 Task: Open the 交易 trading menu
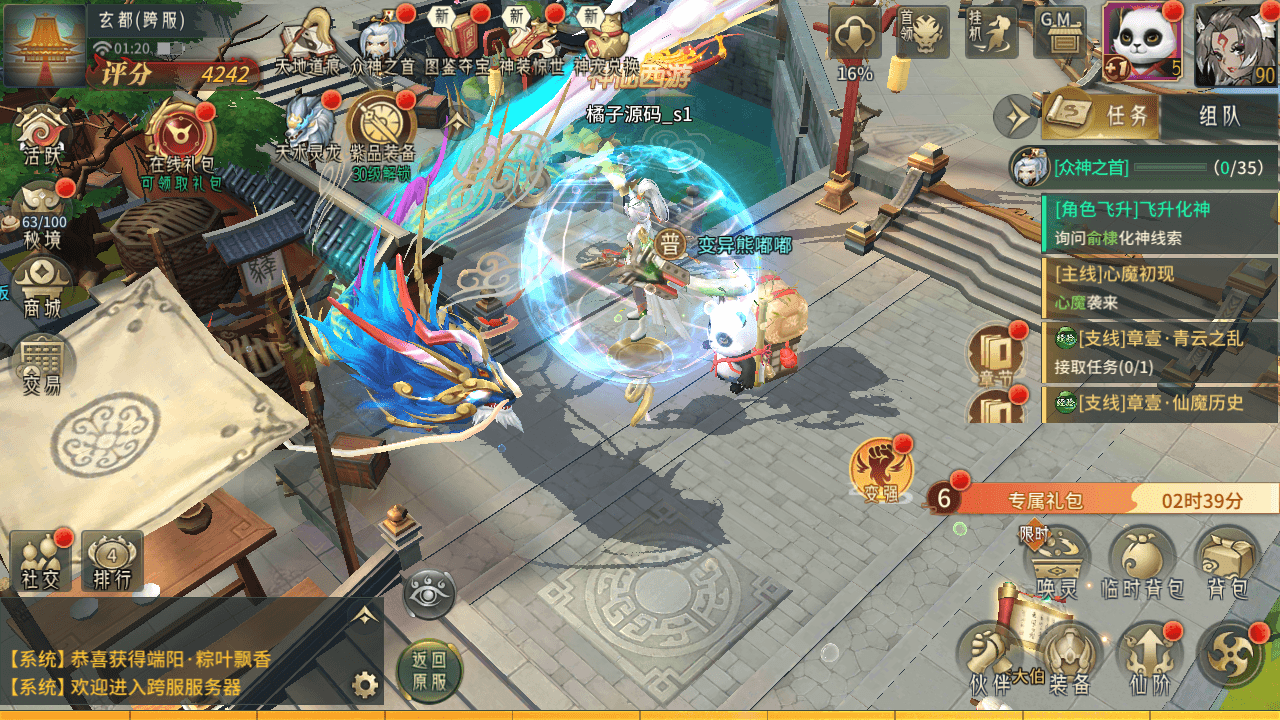(43, 365)
